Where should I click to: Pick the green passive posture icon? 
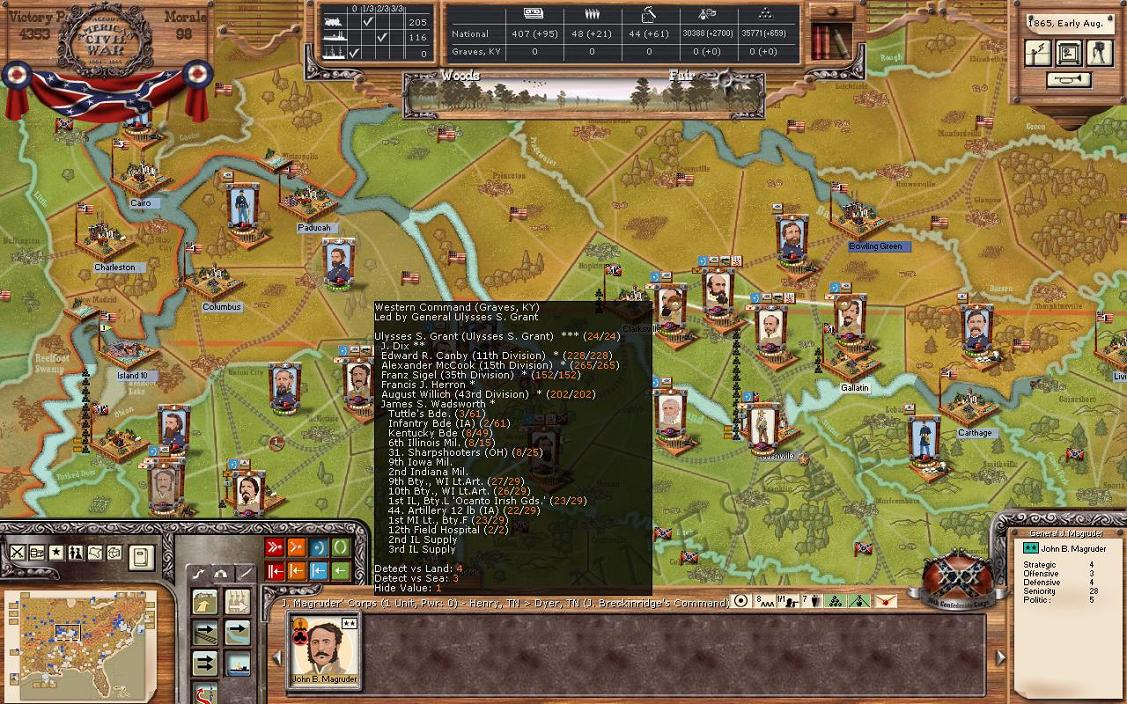pos(341,548)
